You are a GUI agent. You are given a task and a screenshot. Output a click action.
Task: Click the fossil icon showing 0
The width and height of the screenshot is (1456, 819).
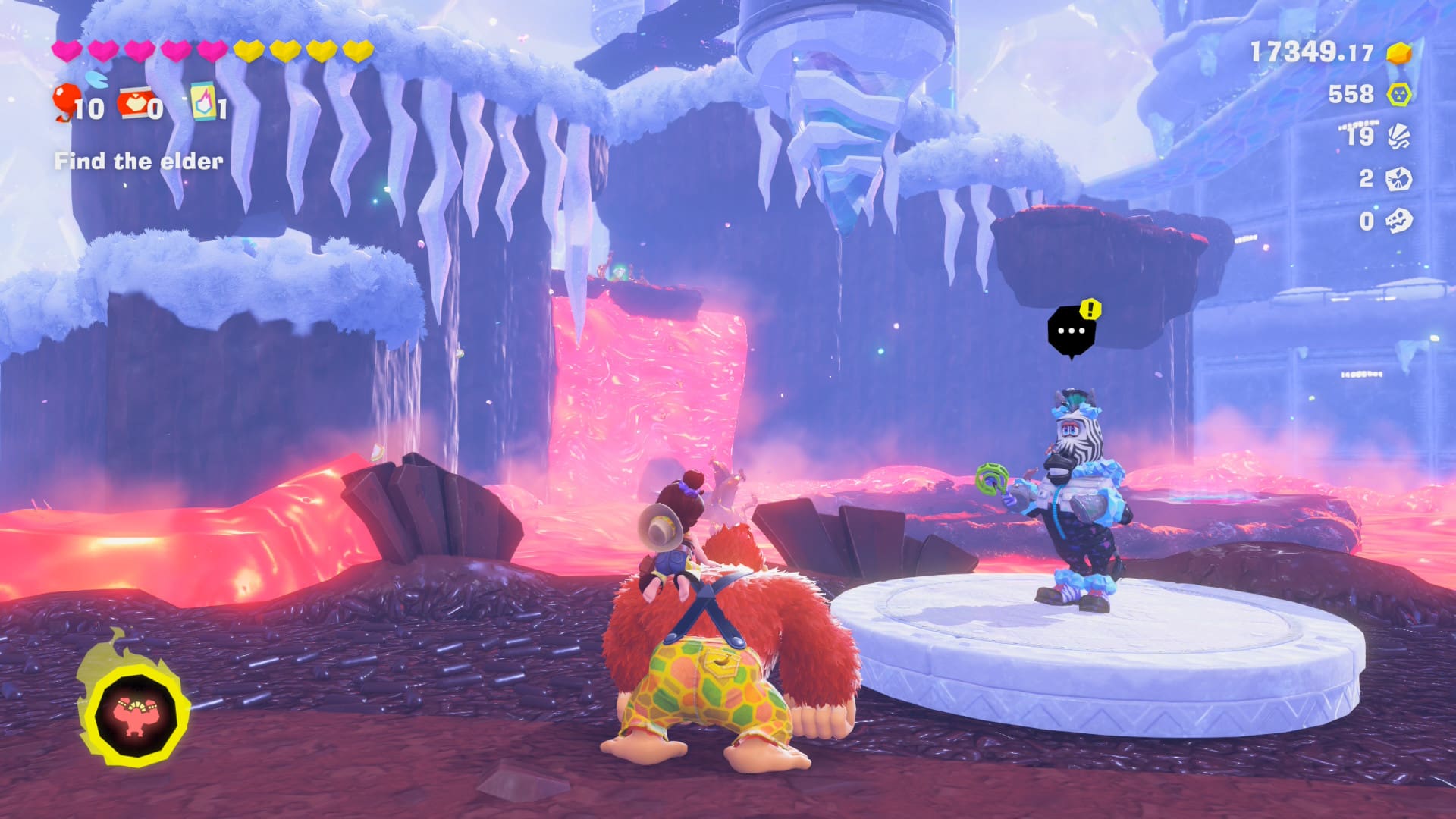tap(1398, 221)
